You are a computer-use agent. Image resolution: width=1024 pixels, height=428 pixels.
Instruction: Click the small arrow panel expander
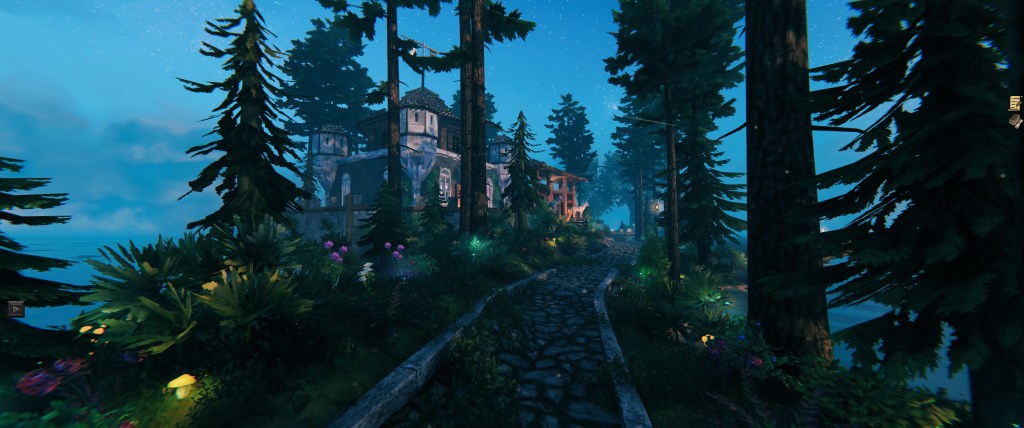click(x=15, y=309)
